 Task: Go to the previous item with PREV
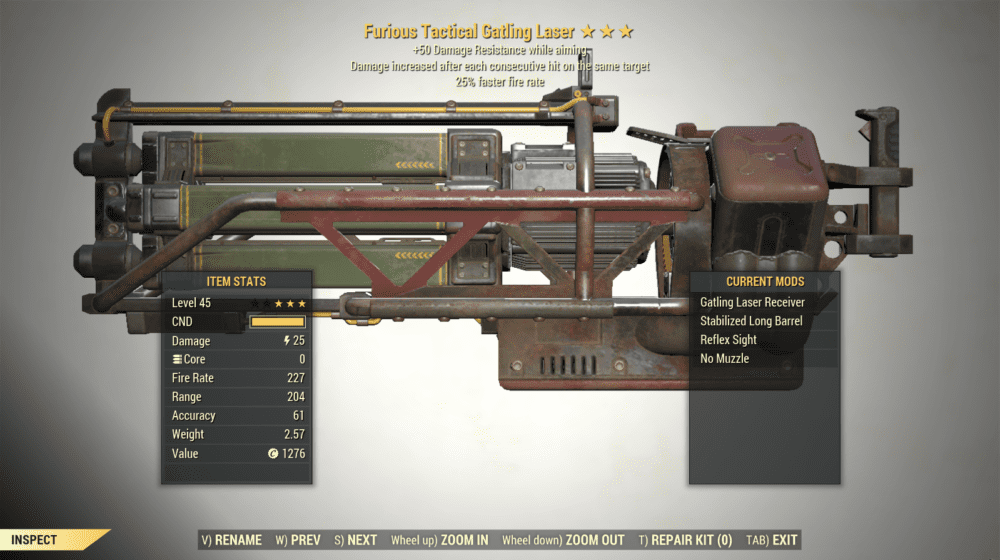pyautogui.click(x=297, y=540)
